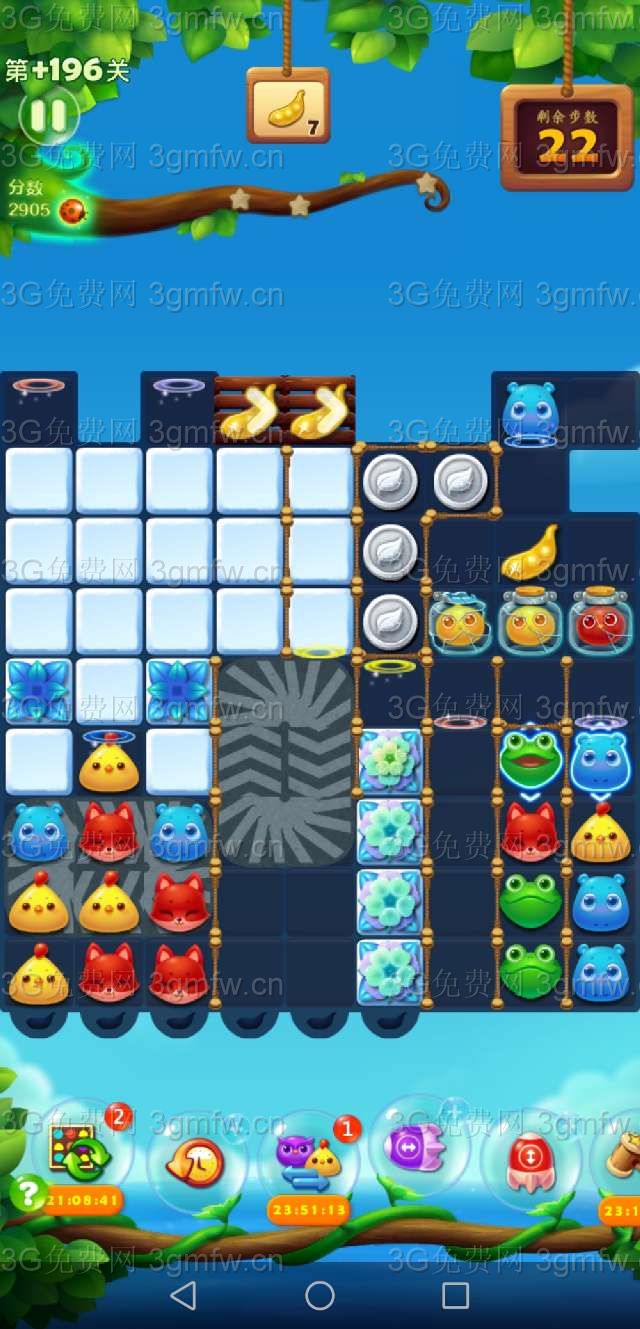Screen dimensions: 640x1329
Task: Tap the Android home button
Action: coord(320,1296)
